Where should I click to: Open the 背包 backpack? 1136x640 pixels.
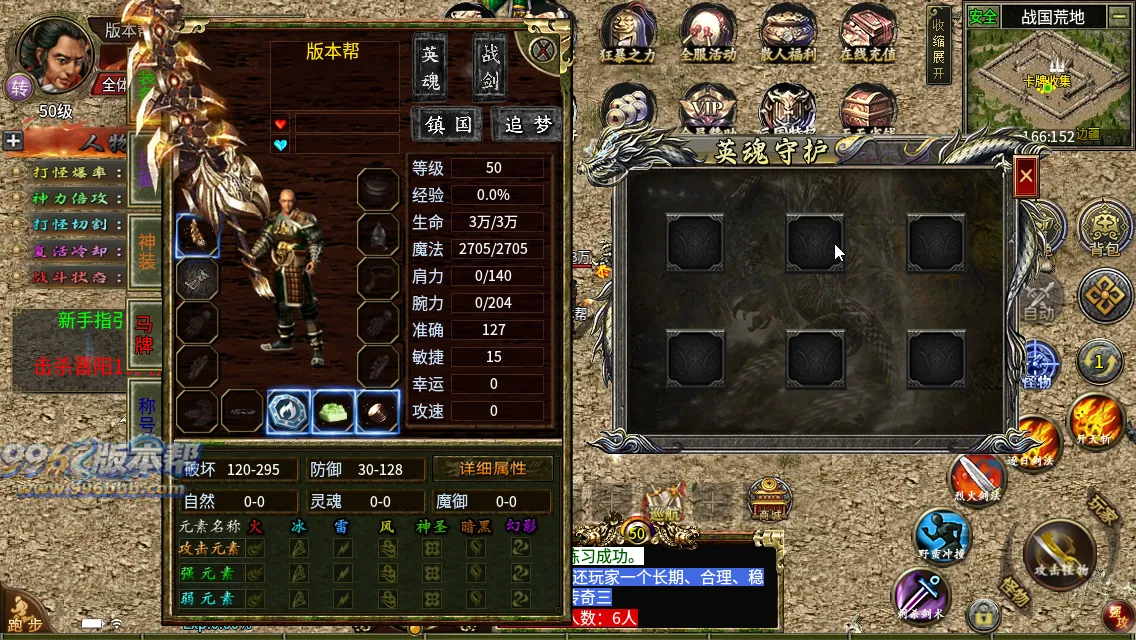(1106, 229)
